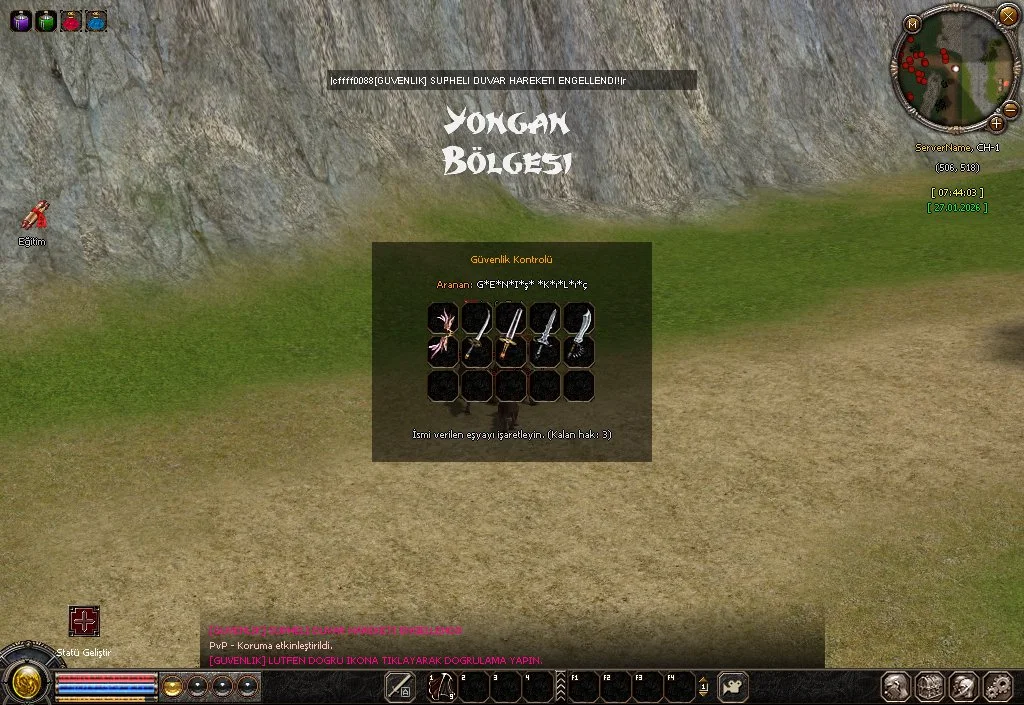Image resolution: width=1024 pixels, height=705 pixels.
Task: Open the gear-shaped system options button
Action: (x=998, y=686)
